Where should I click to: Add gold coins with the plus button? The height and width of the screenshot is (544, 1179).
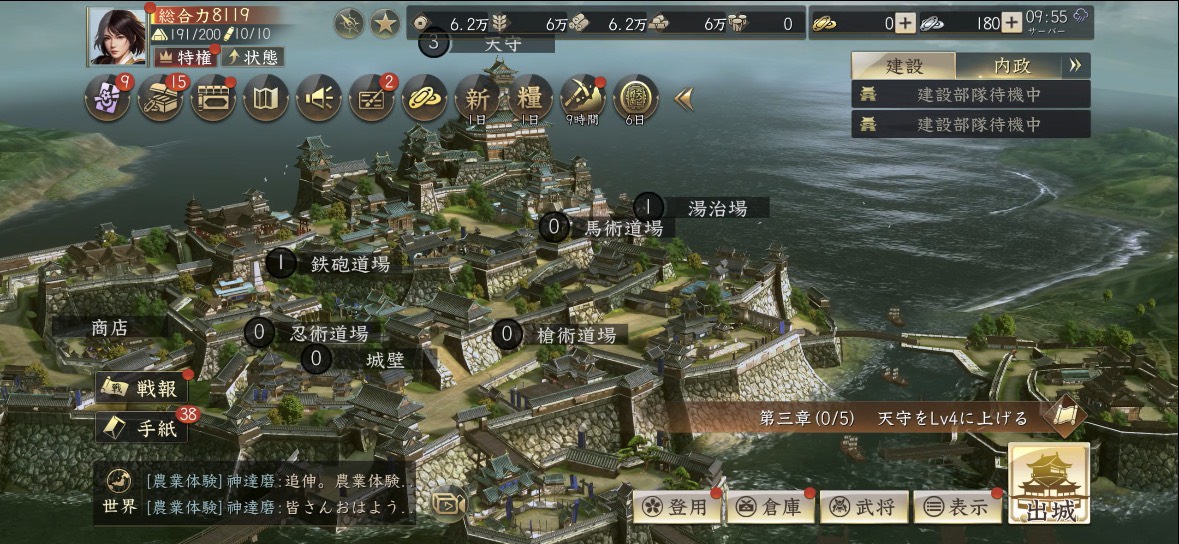pos(904,22)
